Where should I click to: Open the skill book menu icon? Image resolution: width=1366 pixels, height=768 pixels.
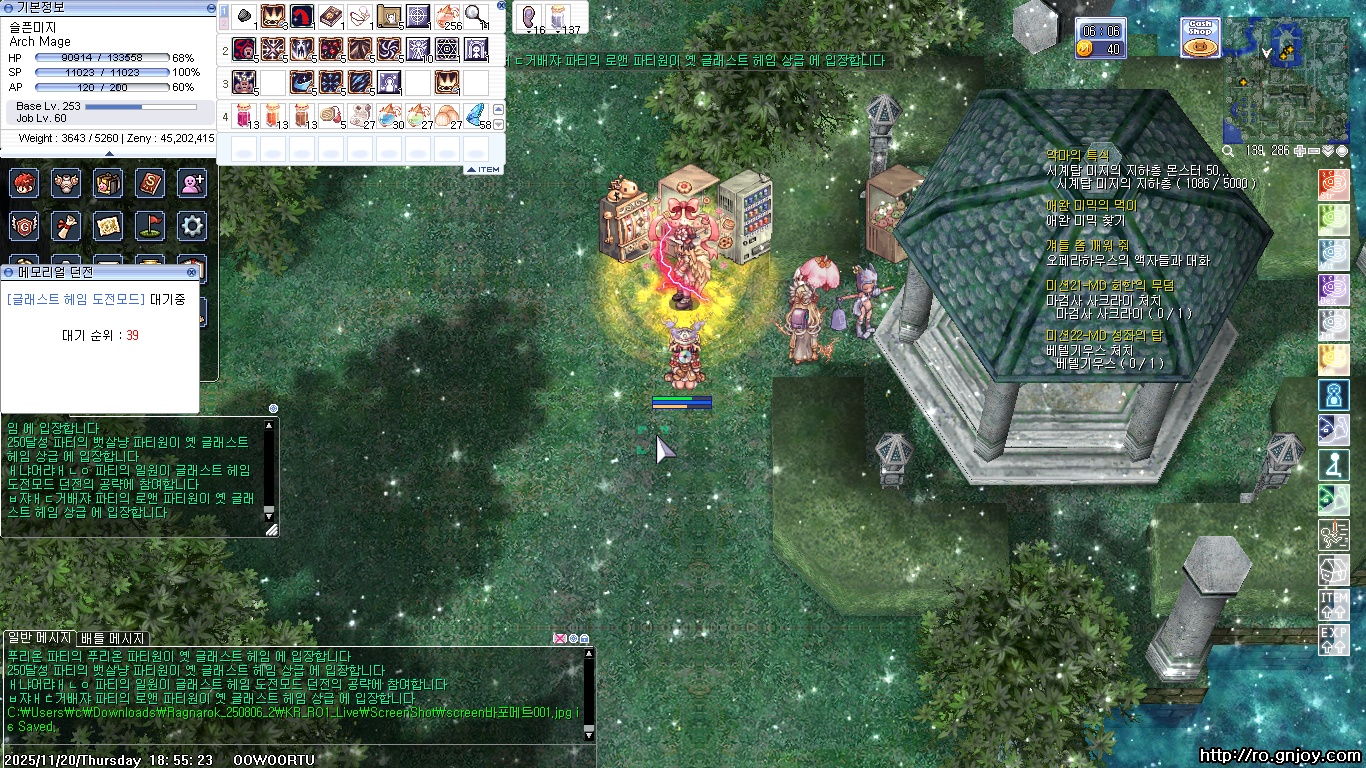[149, 183]
